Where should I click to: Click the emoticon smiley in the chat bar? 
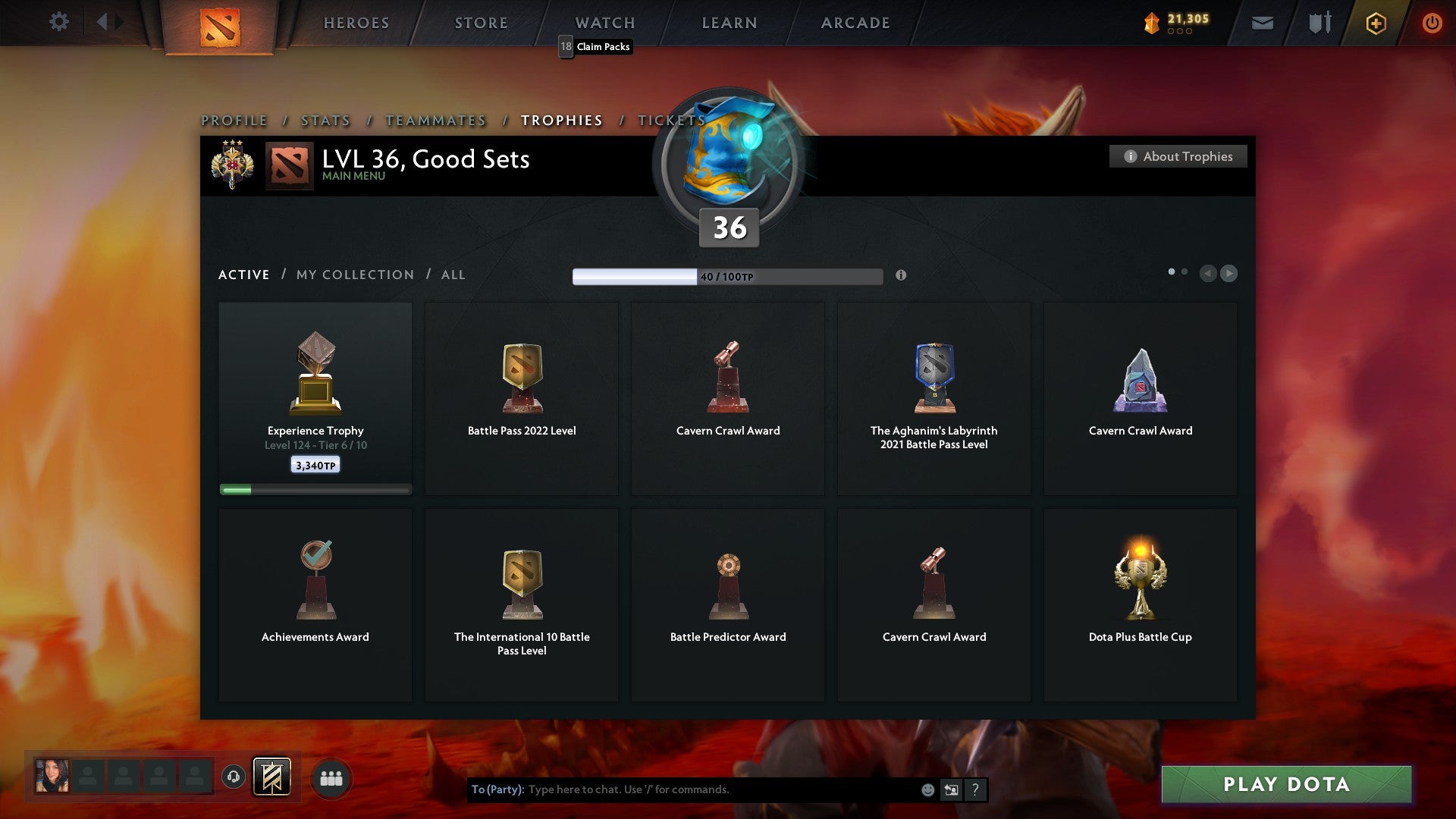pyautogui.click(x=927, y=789)
